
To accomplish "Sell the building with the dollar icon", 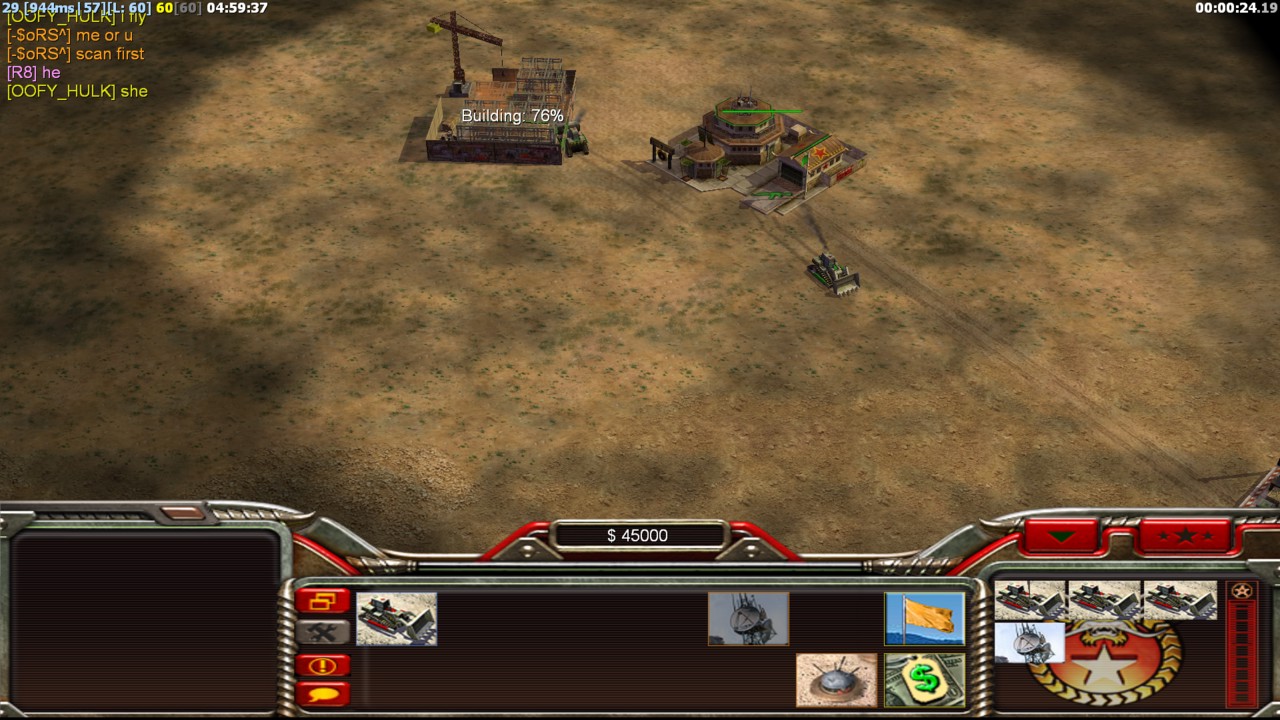I will [x=924, y=680].
